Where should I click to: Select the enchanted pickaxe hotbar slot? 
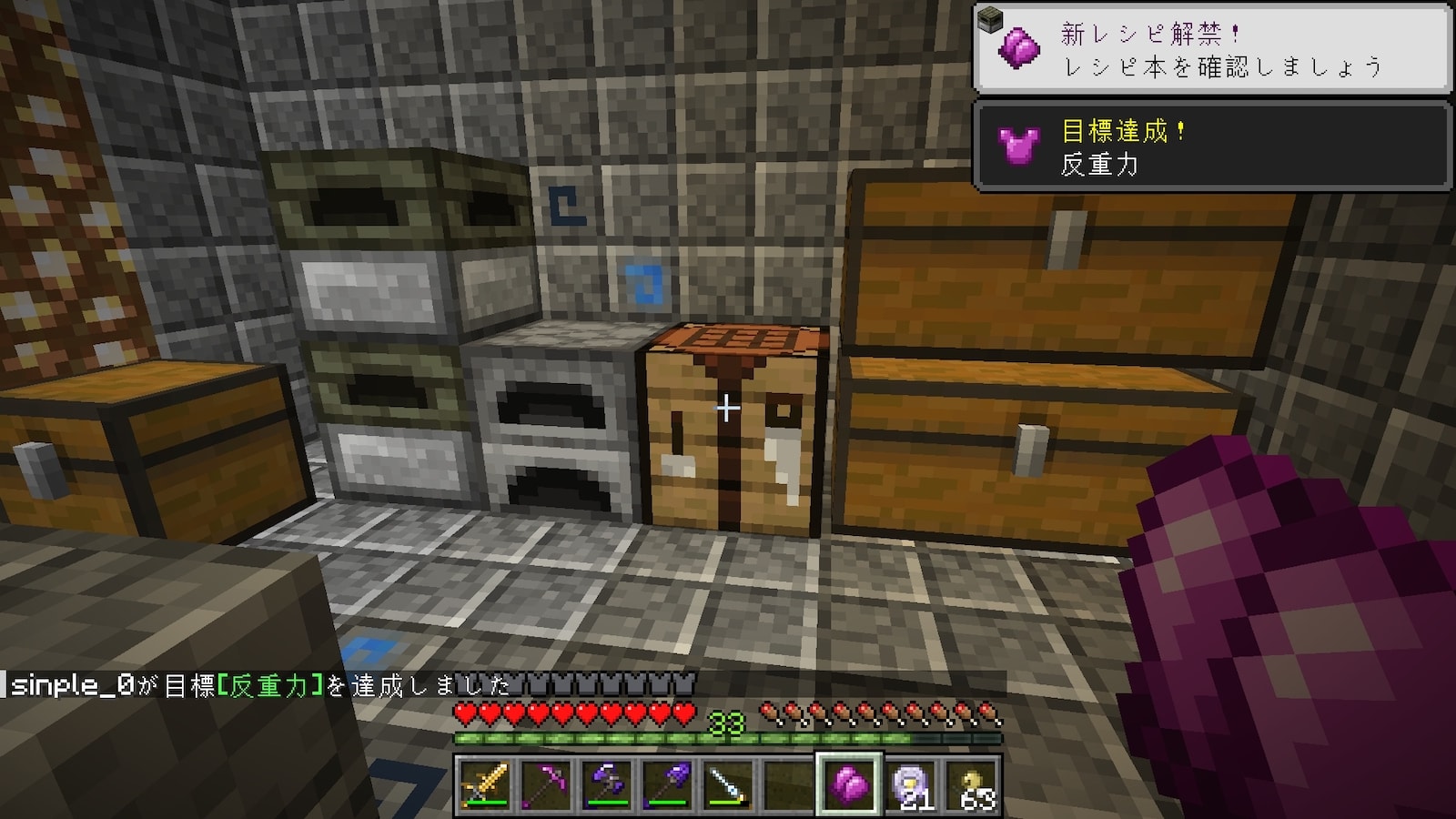pos(546,784)
